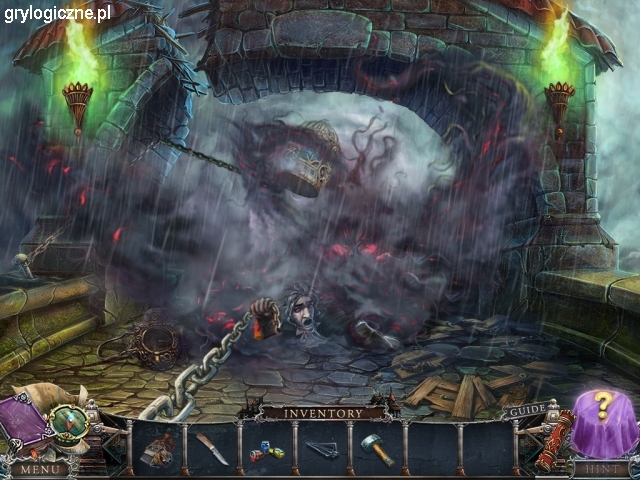Select the colored dice in inventory
The image size is (640, 480).
267,452
